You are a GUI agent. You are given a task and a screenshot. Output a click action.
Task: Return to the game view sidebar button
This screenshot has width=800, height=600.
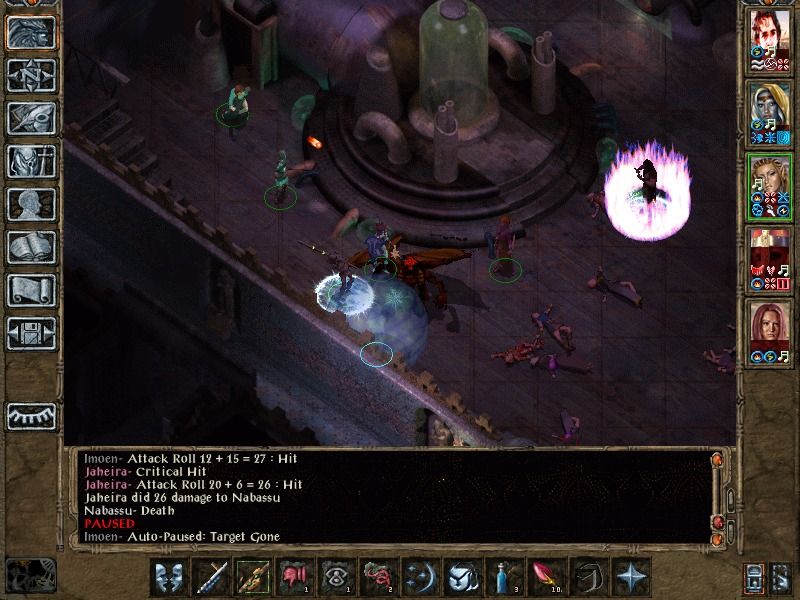[x=30, y=32]
